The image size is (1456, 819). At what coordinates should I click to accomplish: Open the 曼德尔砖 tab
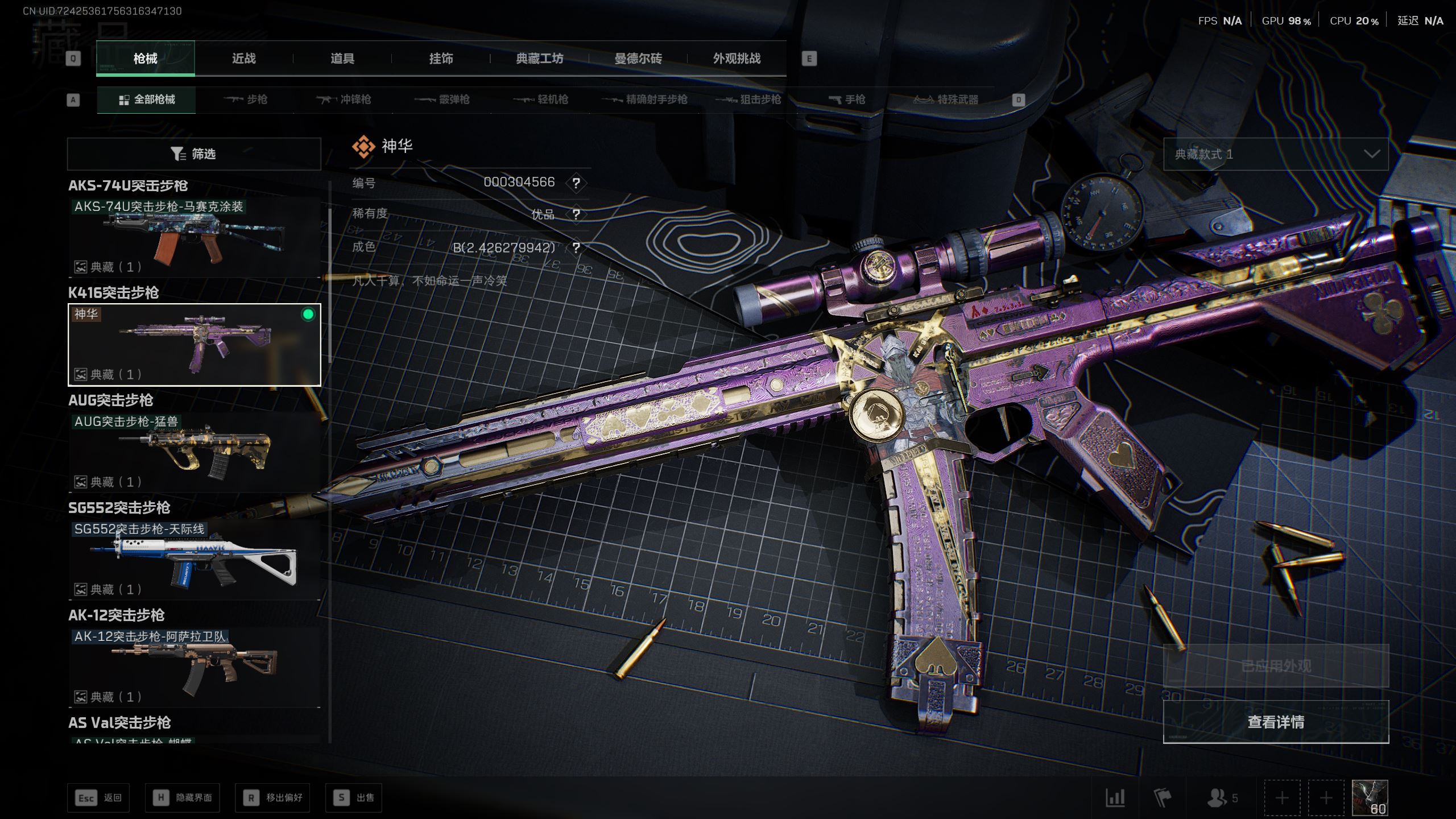[638, 59]
